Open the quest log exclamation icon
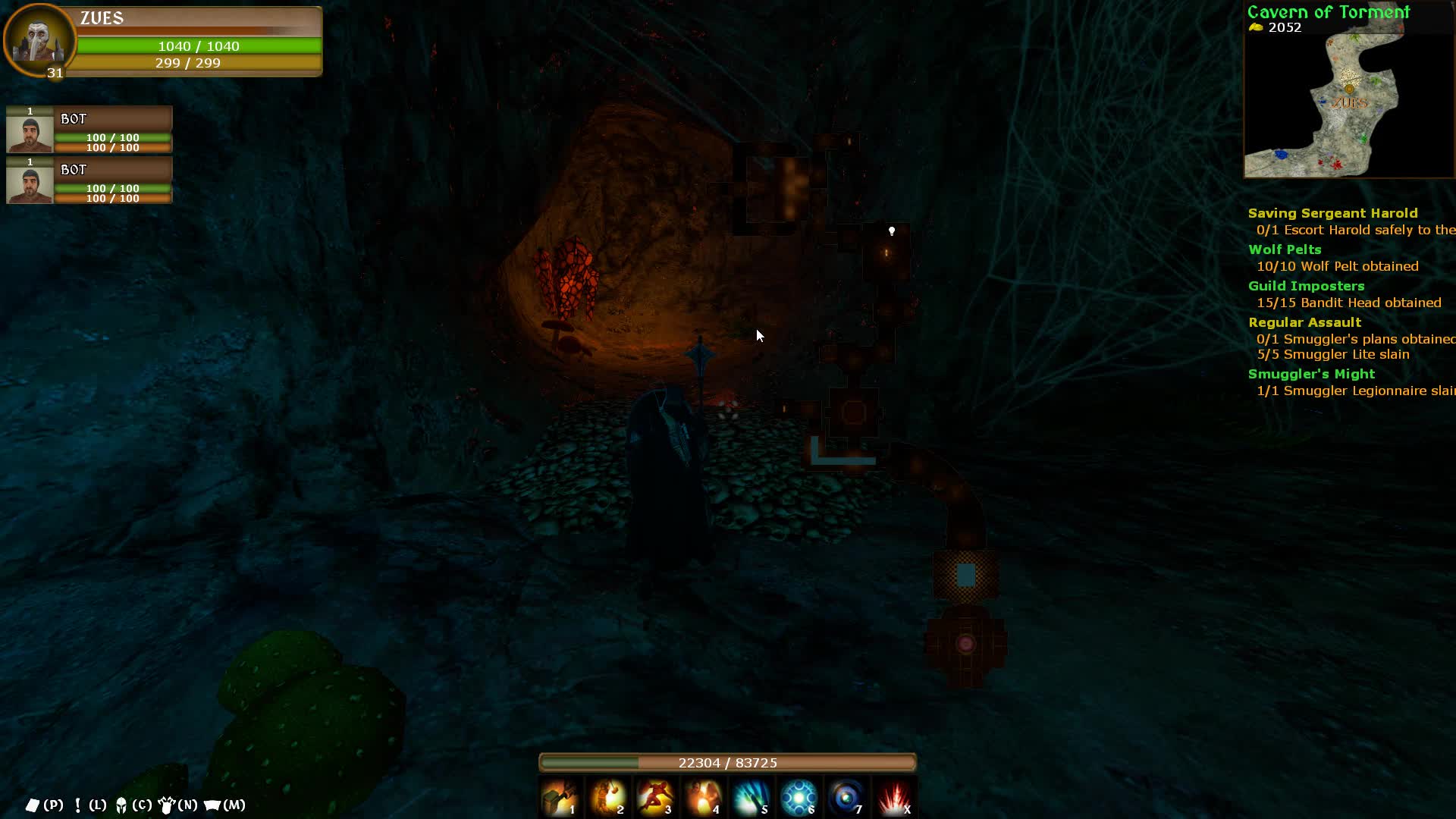Screen dimensions: 1456x819 pos(77,805)
